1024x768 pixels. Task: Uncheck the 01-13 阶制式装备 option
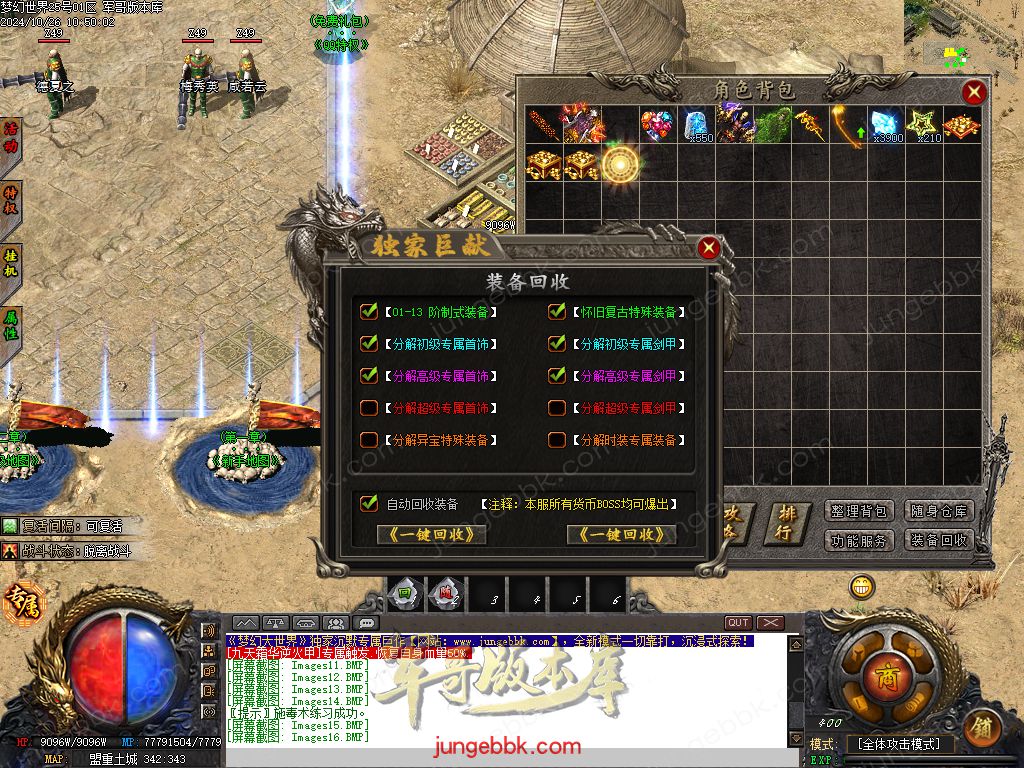pyautogui.click(x=369, y=312)
